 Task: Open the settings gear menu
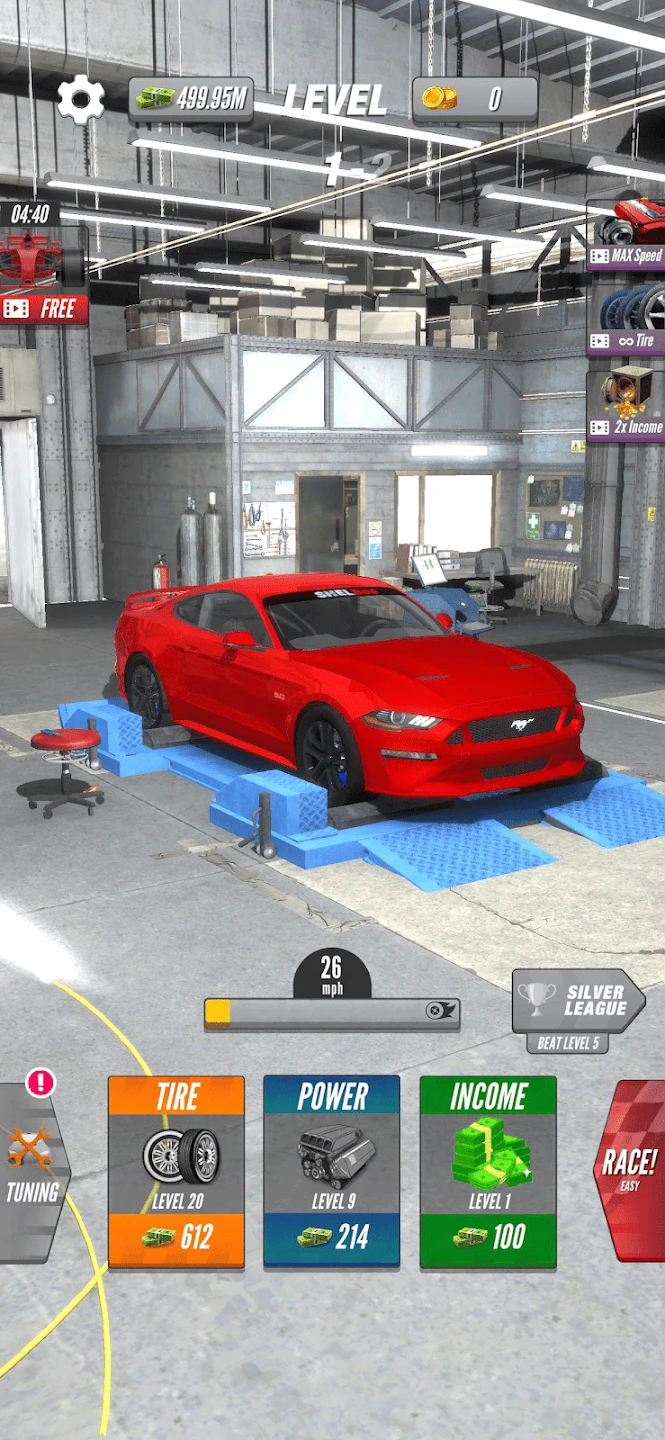tap(80, 100)
